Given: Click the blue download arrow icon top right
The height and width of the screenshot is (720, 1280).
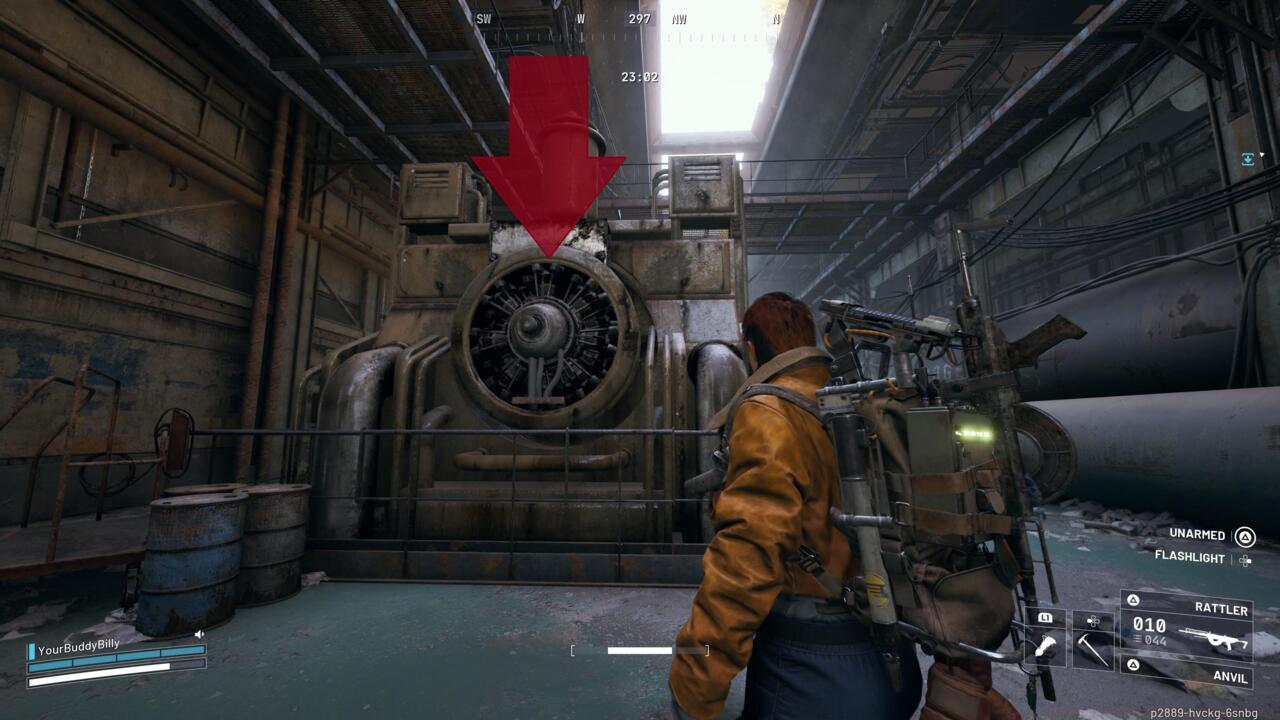Looking at the screenshot, I should (1246, 158).
